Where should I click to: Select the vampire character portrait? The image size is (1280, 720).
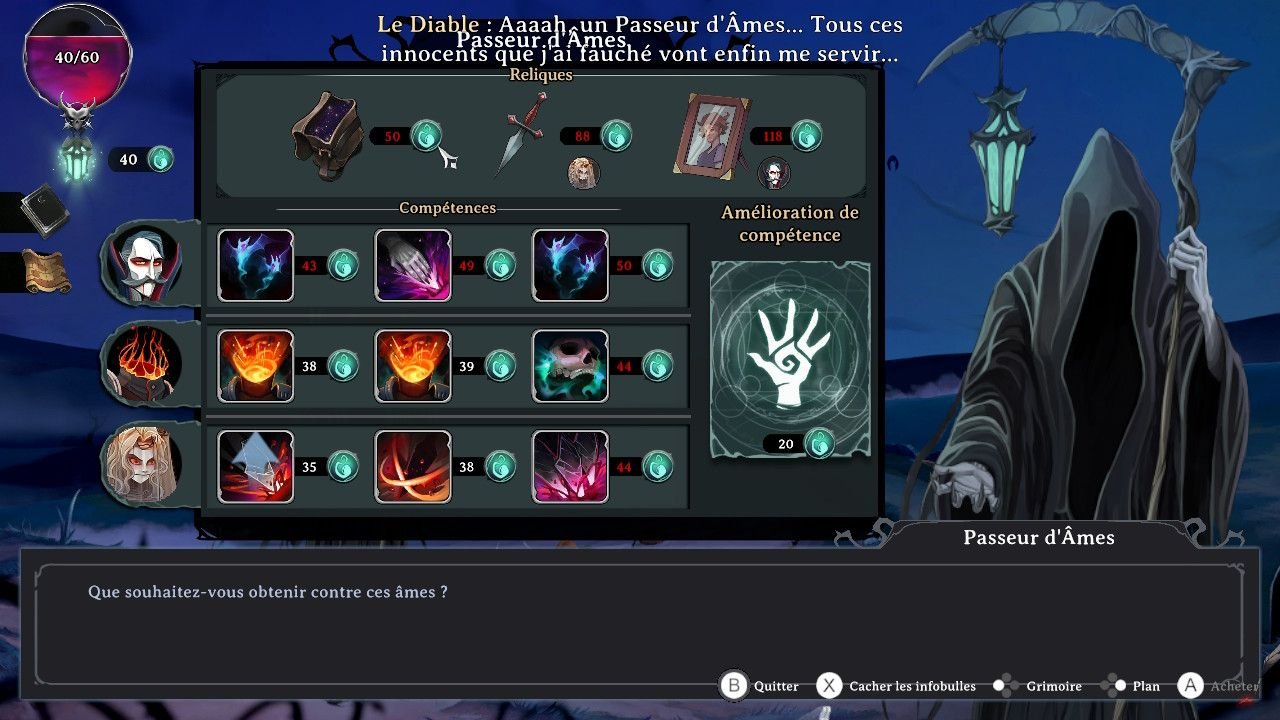[x=142, y=262]
